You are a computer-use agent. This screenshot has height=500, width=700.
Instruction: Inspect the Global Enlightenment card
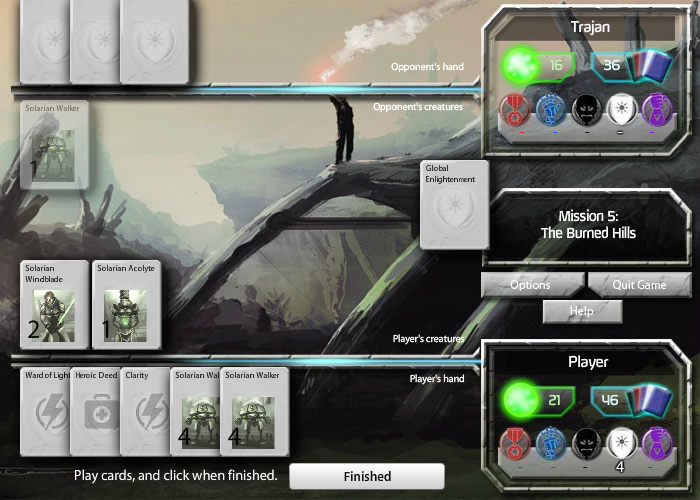pos(454,204)
